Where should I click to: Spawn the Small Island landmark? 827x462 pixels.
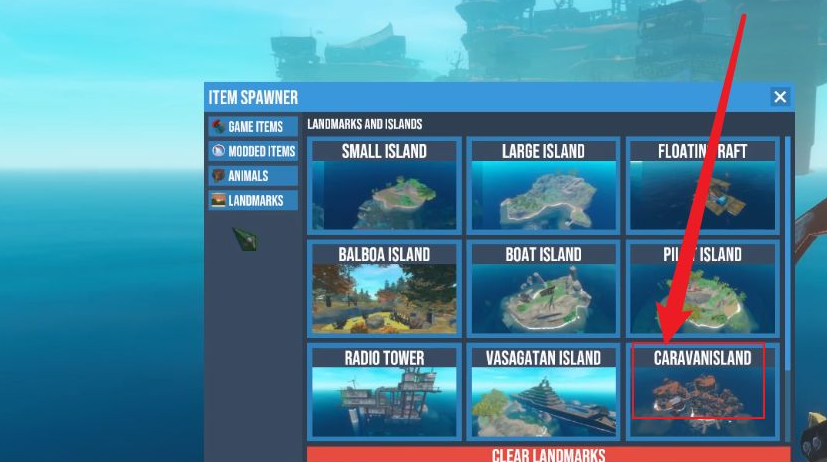384,185
